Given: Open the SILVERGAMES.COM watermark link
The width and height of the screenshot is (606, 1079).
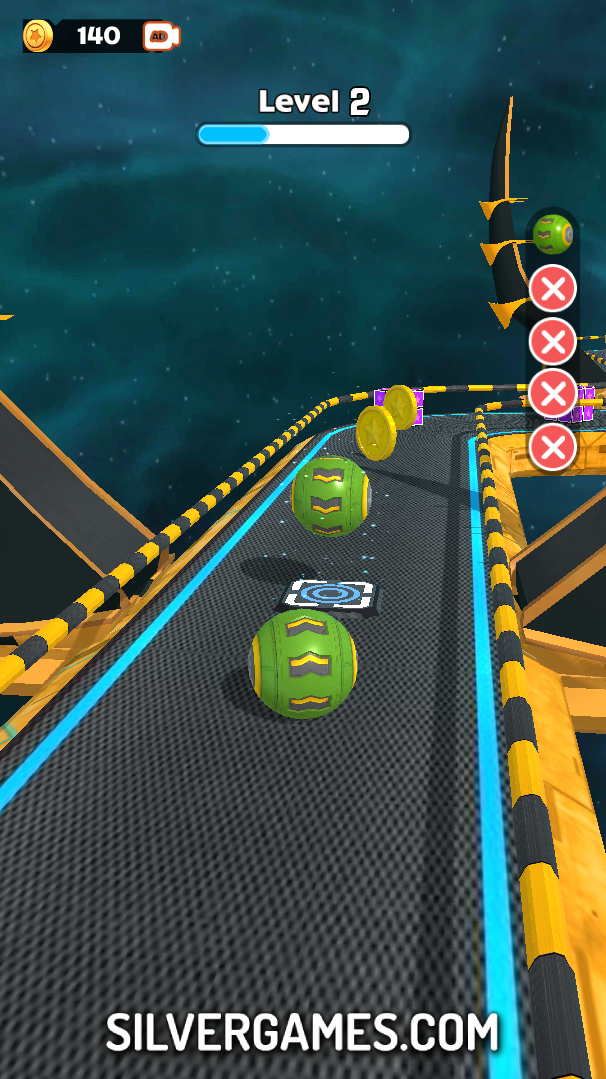Looking at the screenshot, I should tap(302, 1031).
